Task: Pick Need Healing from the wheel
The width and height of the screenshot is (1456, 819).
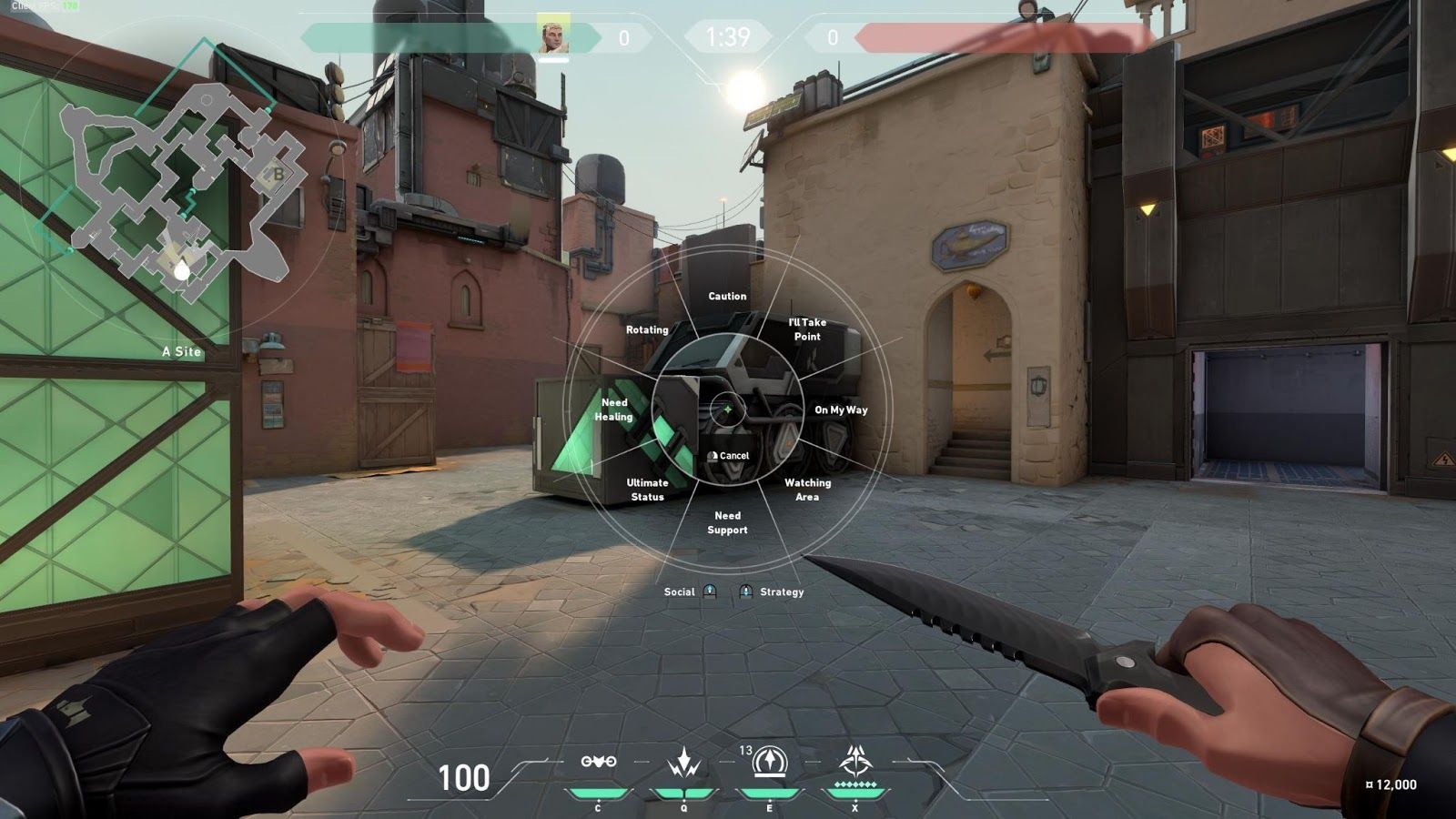Action: pos(614,410)
